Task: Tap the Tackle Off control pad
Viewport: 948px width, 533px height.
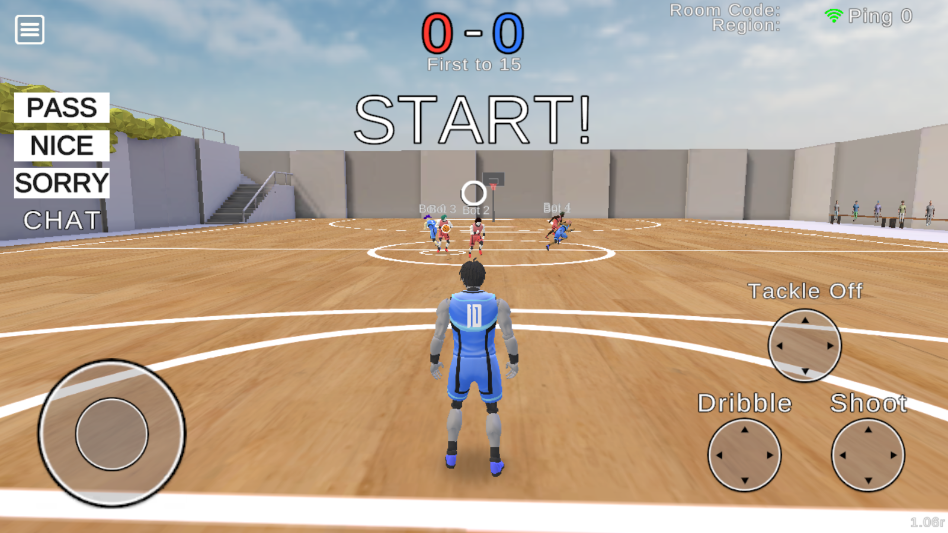Action: click(804, 345)
